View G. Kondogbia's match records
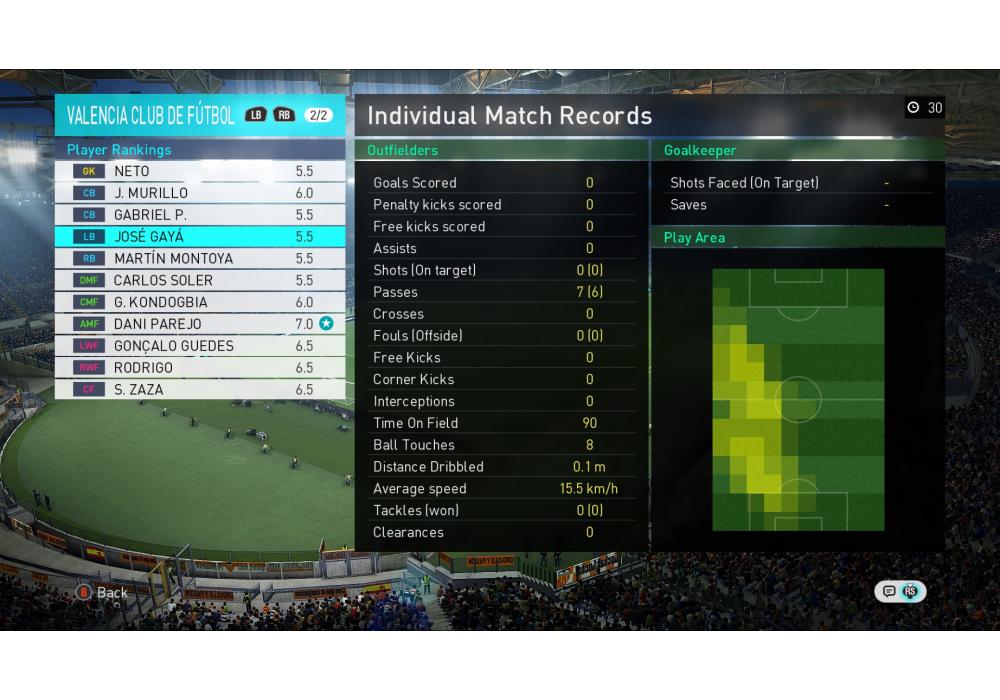The image size is (1000, 700). point(200,302)
